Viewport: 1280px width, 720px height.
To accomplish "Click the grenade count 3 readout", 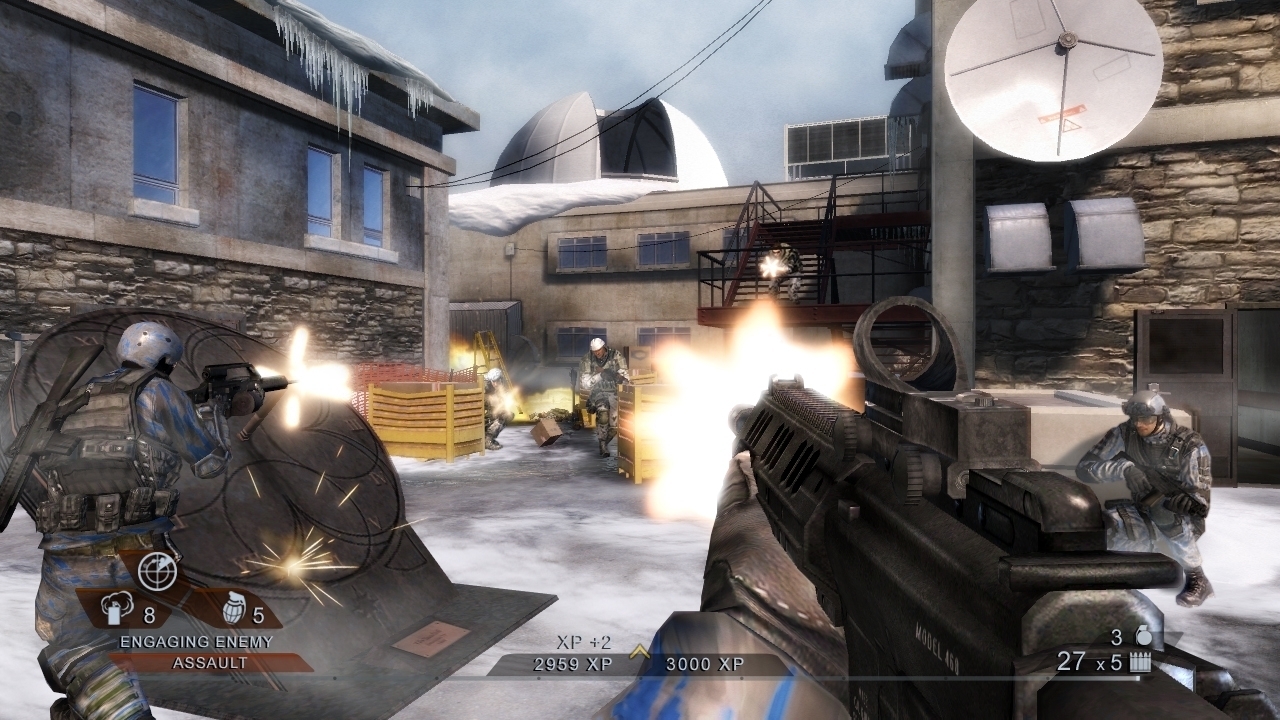I will click(x=1116, y=638).
